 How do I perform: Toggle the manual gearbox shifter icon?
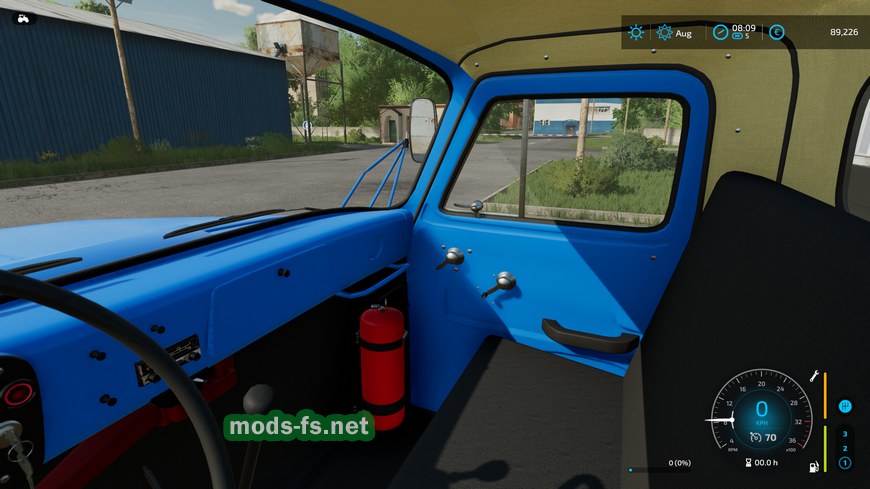pyautogui.click(x=845, y=406)
